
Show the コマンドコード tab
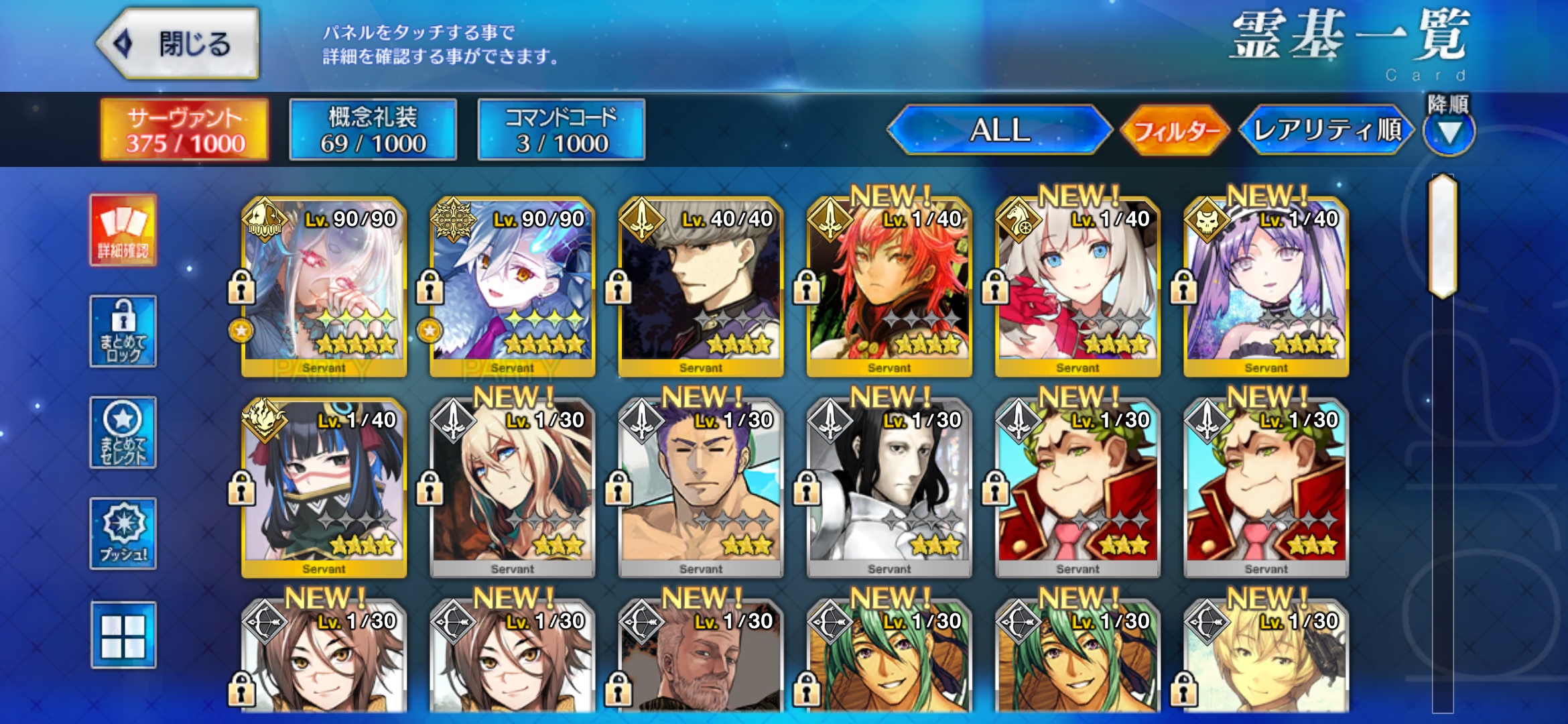(561, 130)
